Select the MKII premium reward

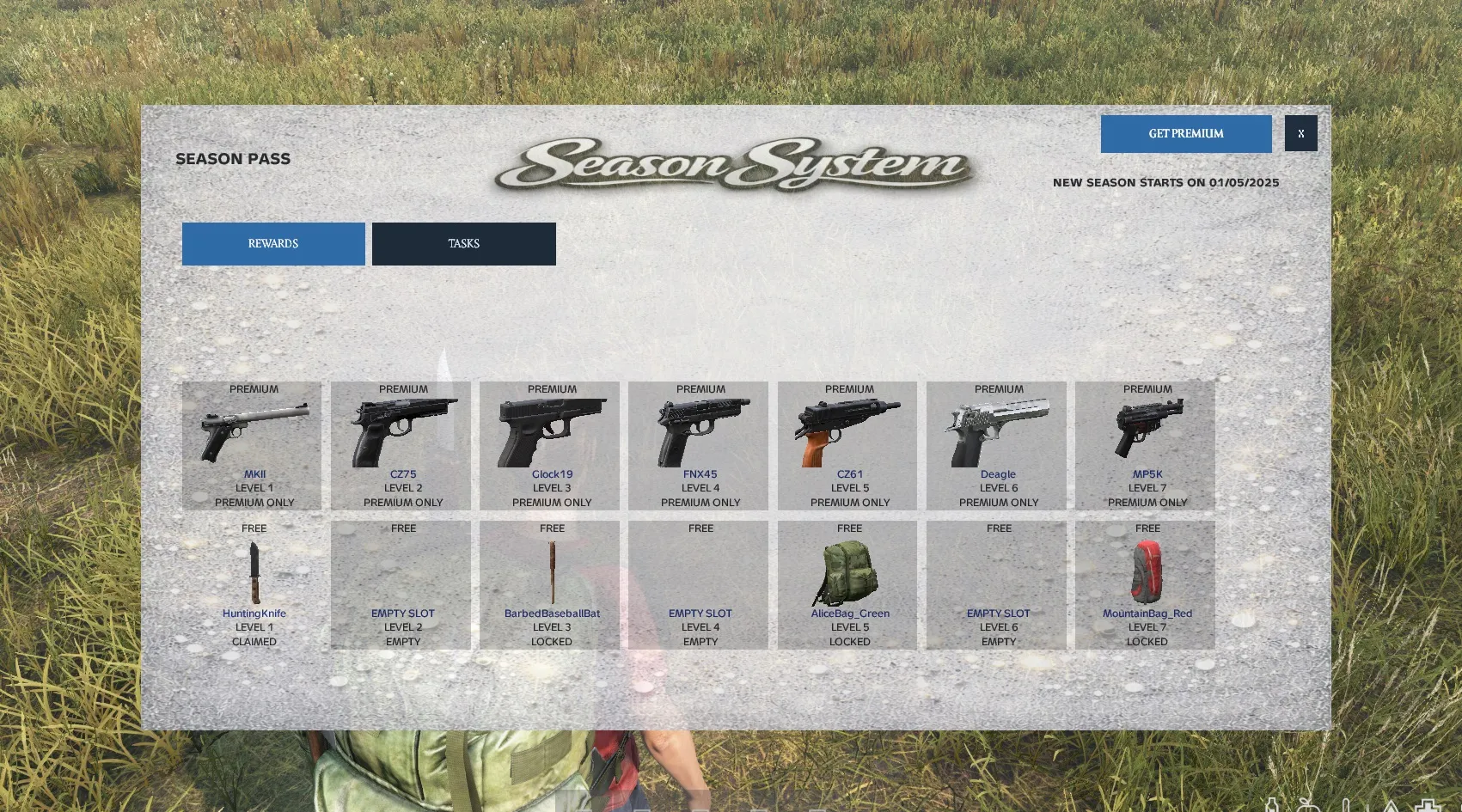tap(252, 445)
